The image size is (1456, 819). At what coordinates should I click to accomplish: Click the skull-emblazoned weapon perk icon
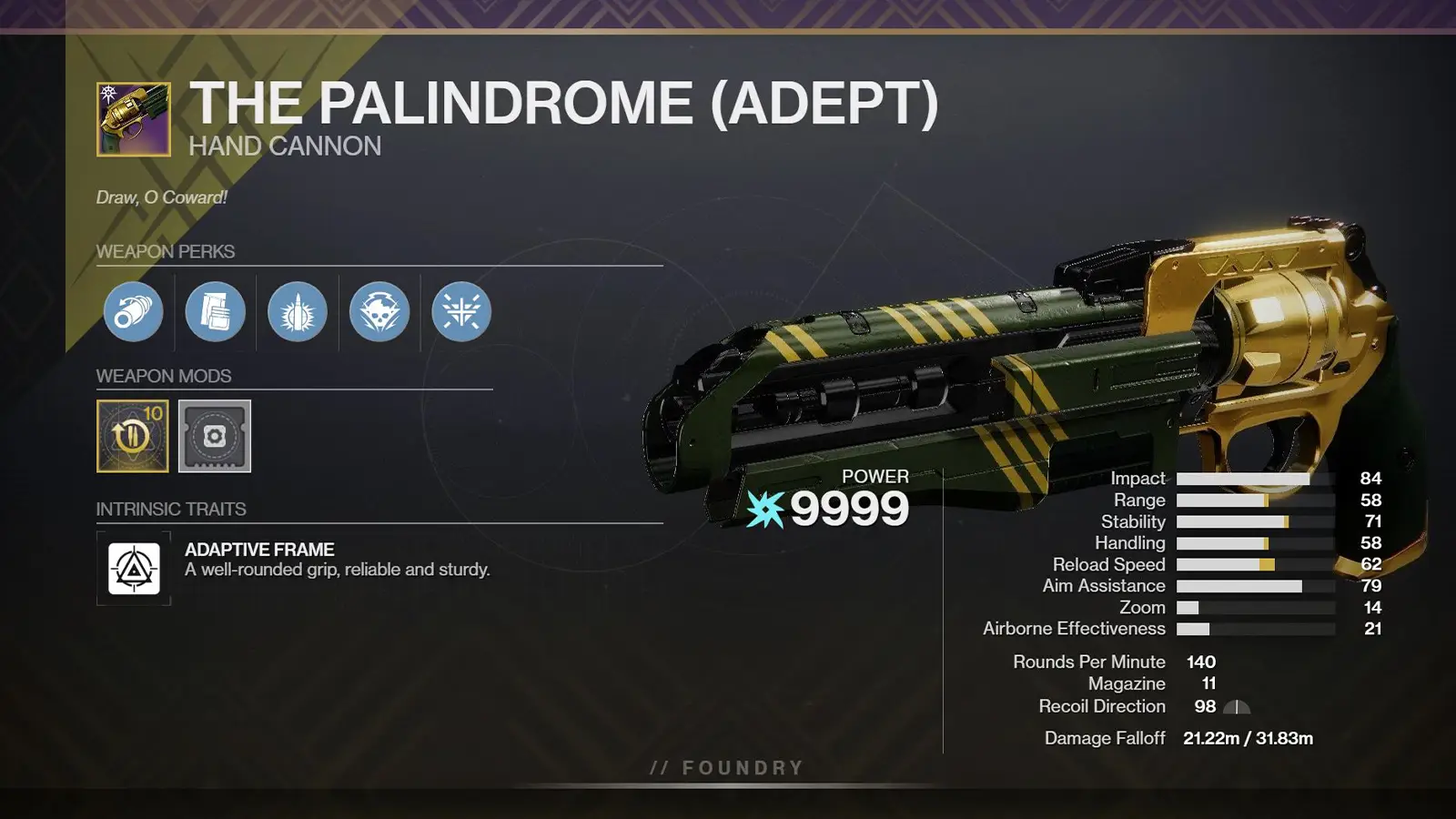click(x=379, y=311)
